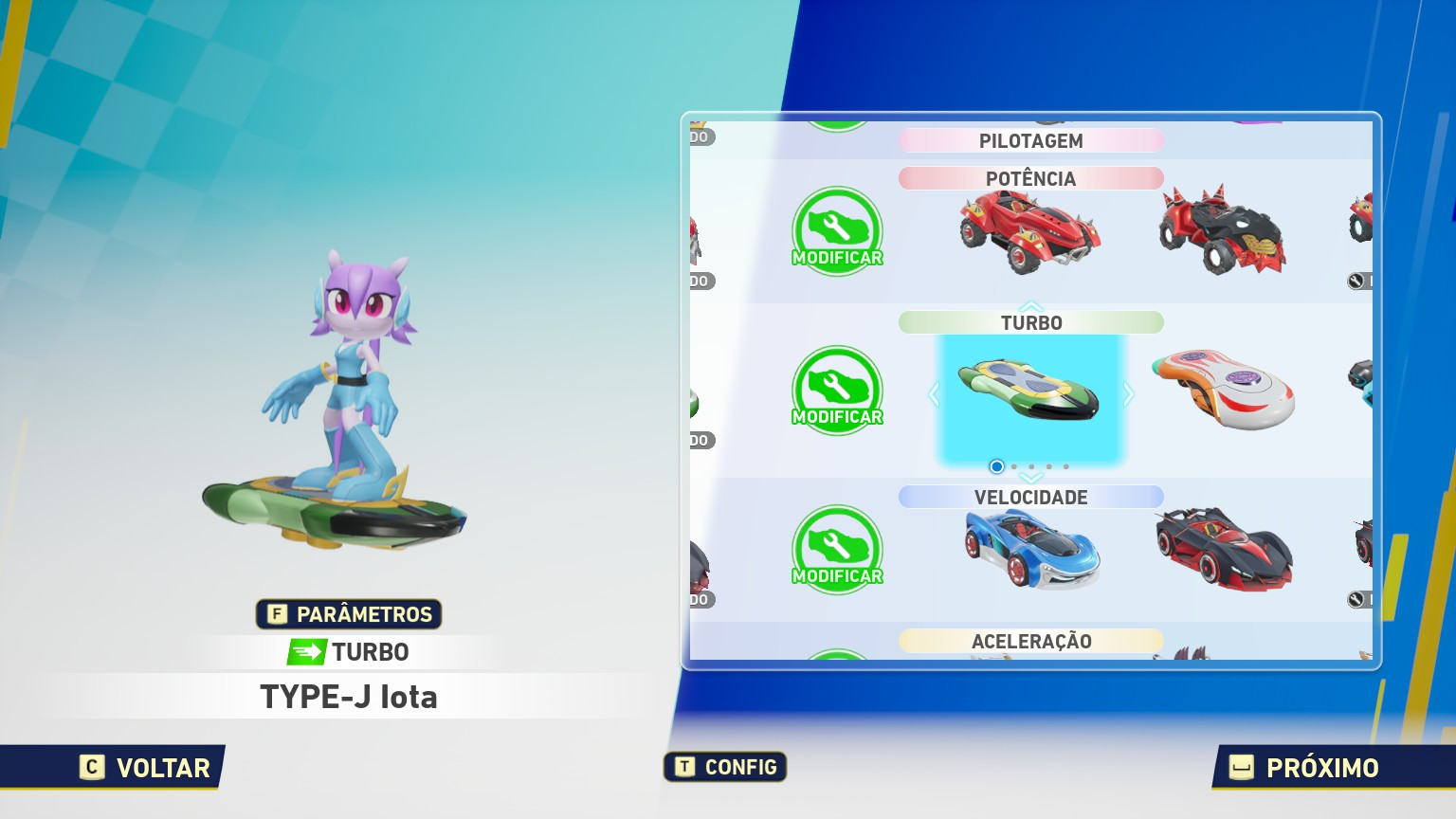Image resolution: width=1456 pixels, height=819 pixels.
Task: Click the dark wrench badge beside the Potência row
Action: (x=1356, y=281)
